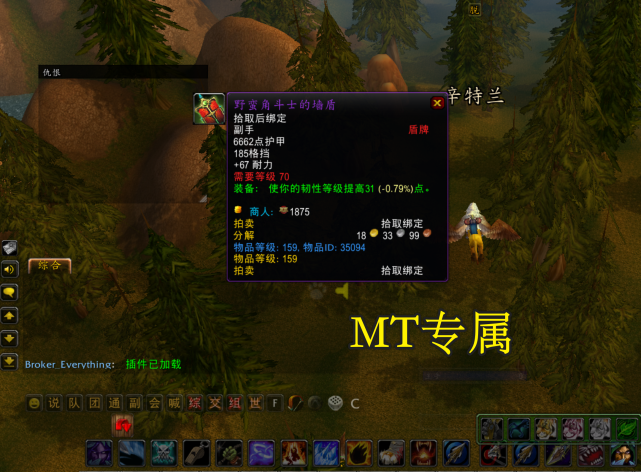Close the shield item tooltip

(x=437, y=102)
